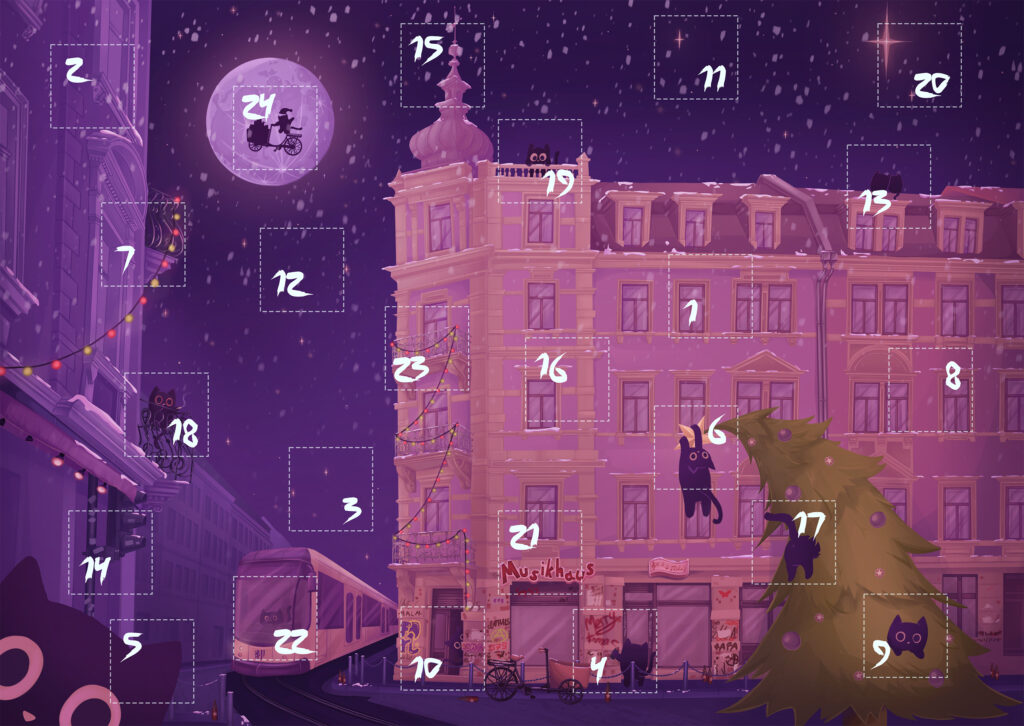The width and height of the screenshot is (1024, 726).
Task: Open door 11 in the night sky
Action: 696,57
